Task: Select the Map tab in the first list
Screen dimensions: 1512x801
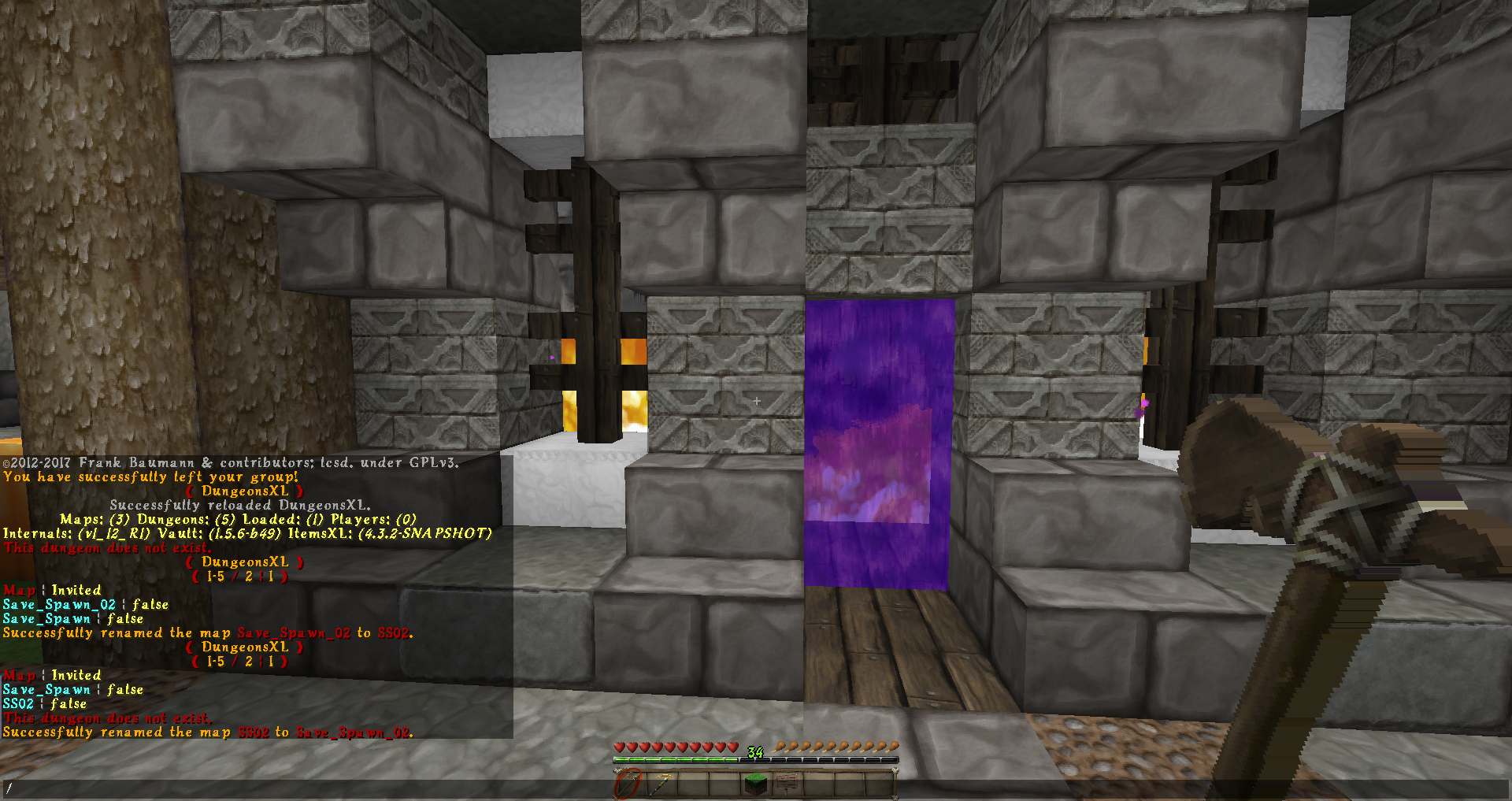Action: [x=20, y=590]
